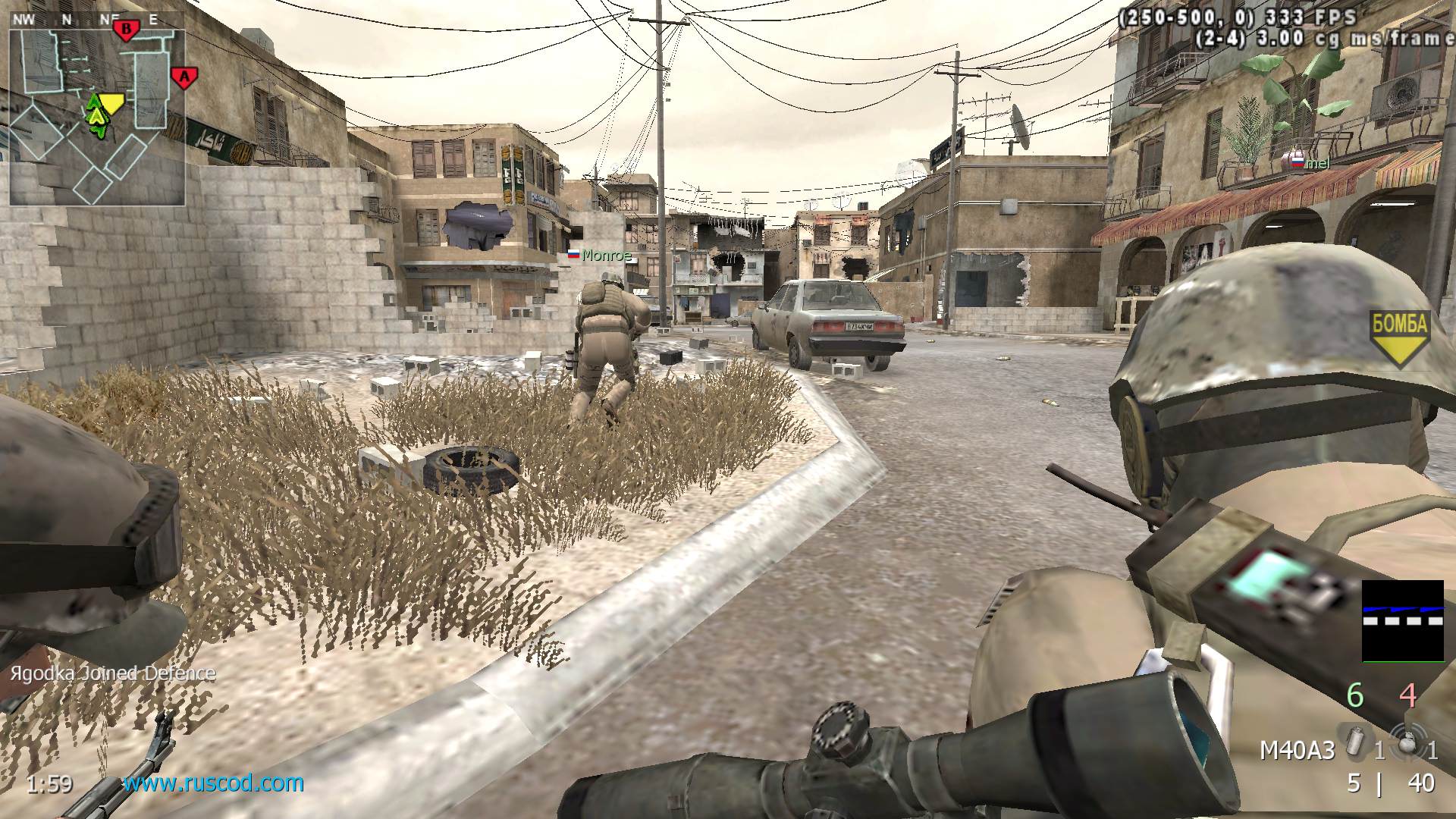Click the Monroe player name tag
The height and width of the screenshot is (819, 1456).
pyautogui.click(x=606, y=256)
